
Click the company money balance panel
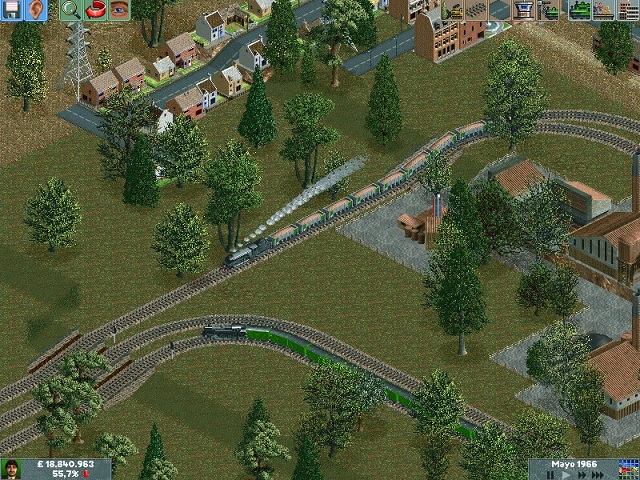[66, 469]
